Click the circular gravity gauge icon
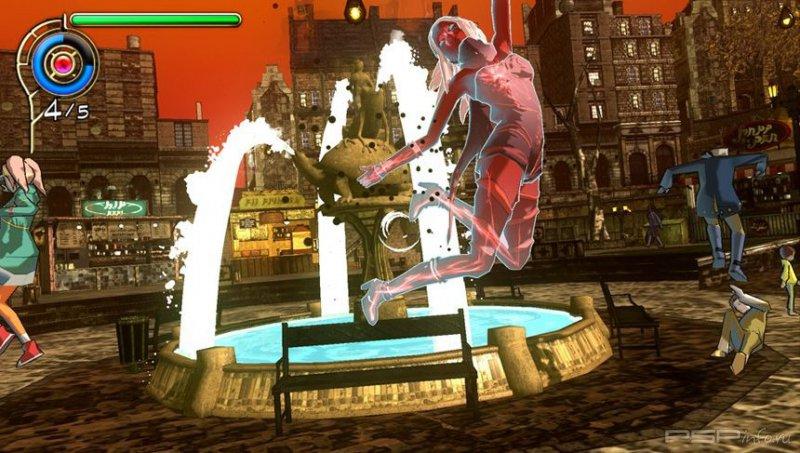 [64, 62]
